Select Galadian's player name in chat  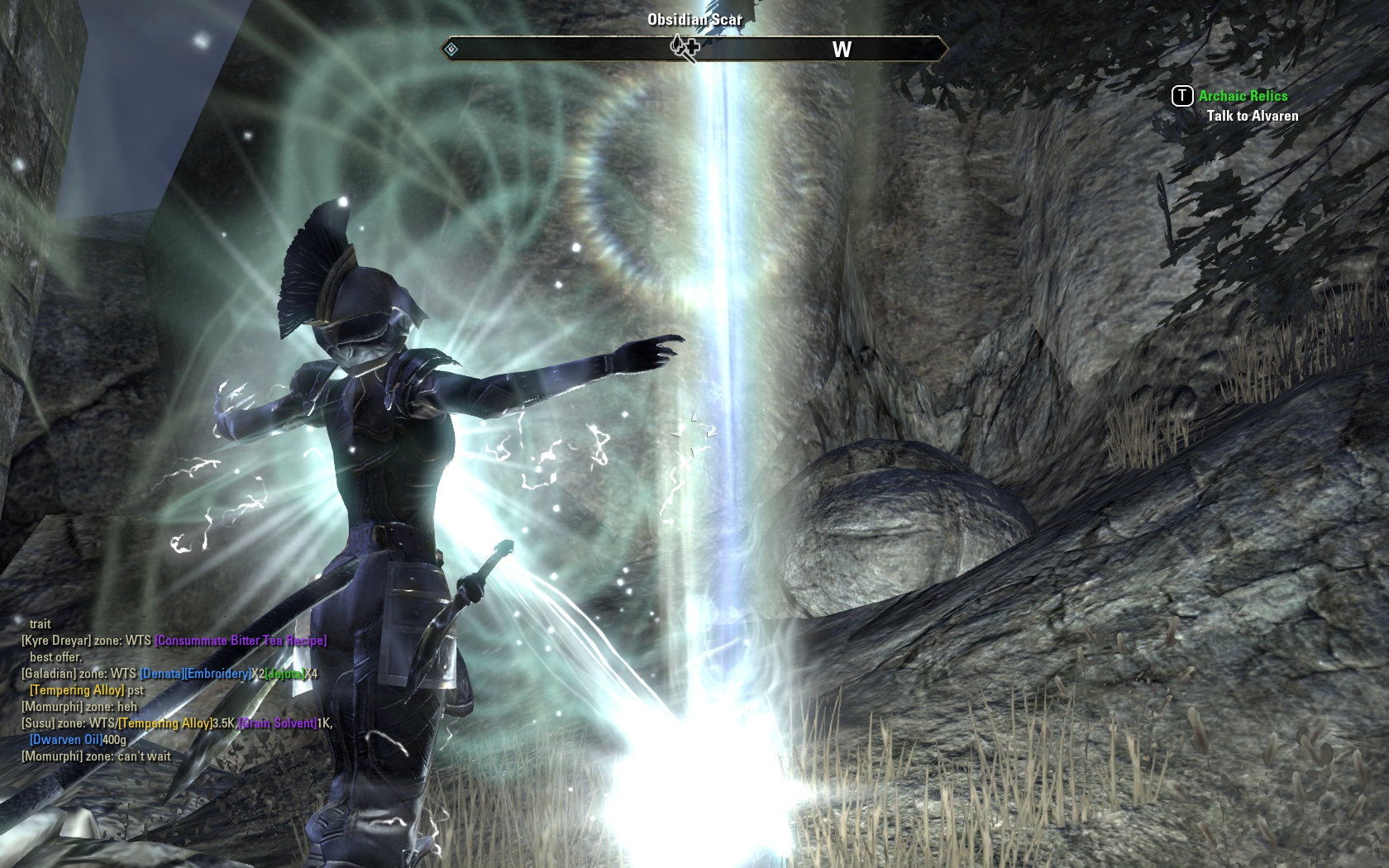coord(49,674)
